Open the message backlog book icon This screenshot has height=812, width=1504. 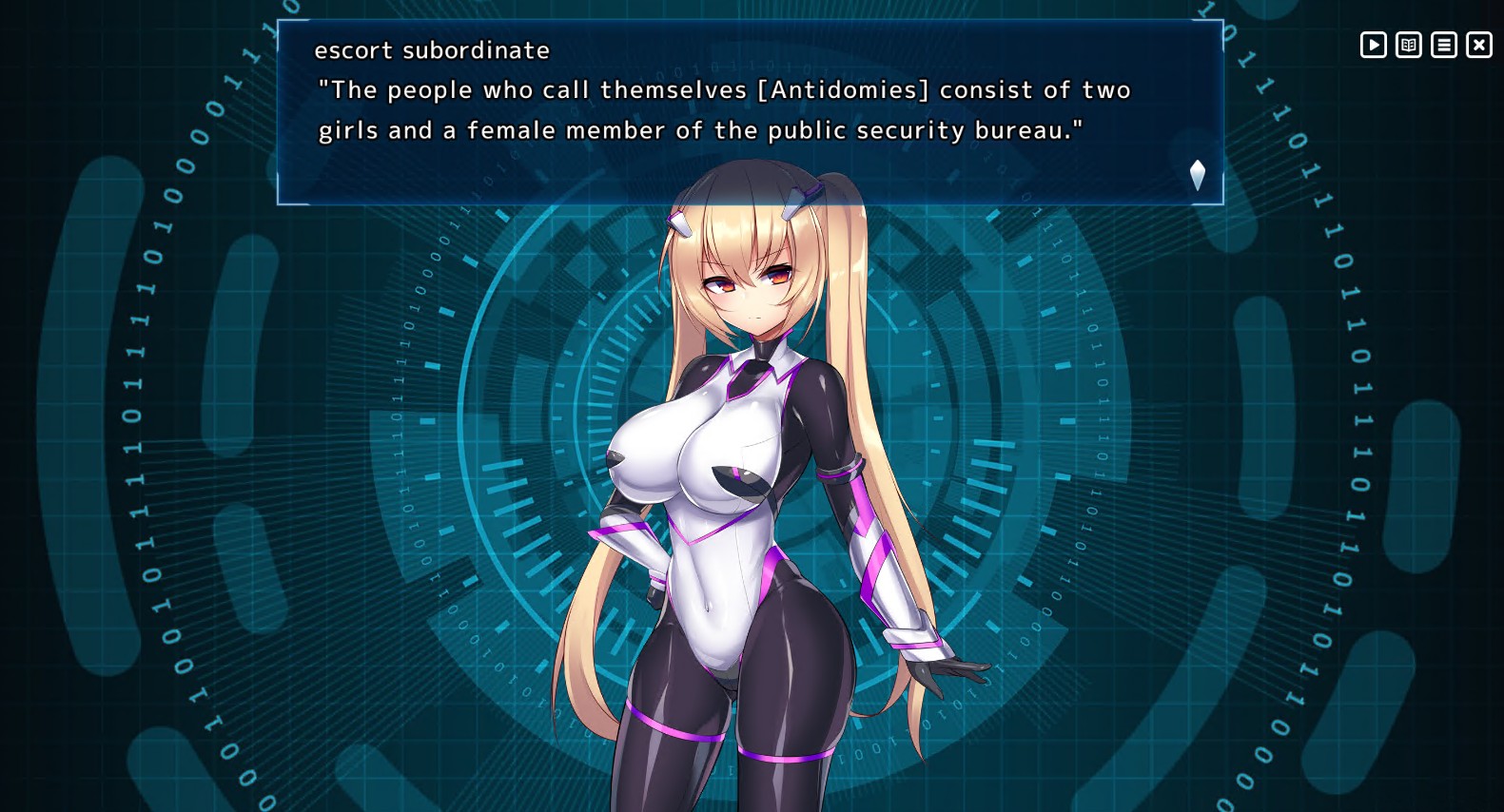point(1408,44)
